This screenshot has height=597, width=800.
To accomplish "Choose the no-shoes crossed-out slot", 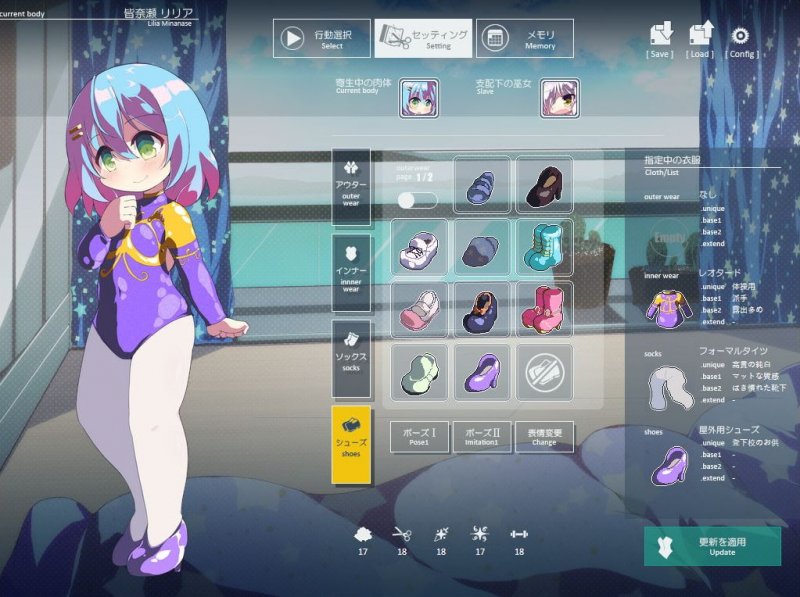I will (x=545, y=373).
